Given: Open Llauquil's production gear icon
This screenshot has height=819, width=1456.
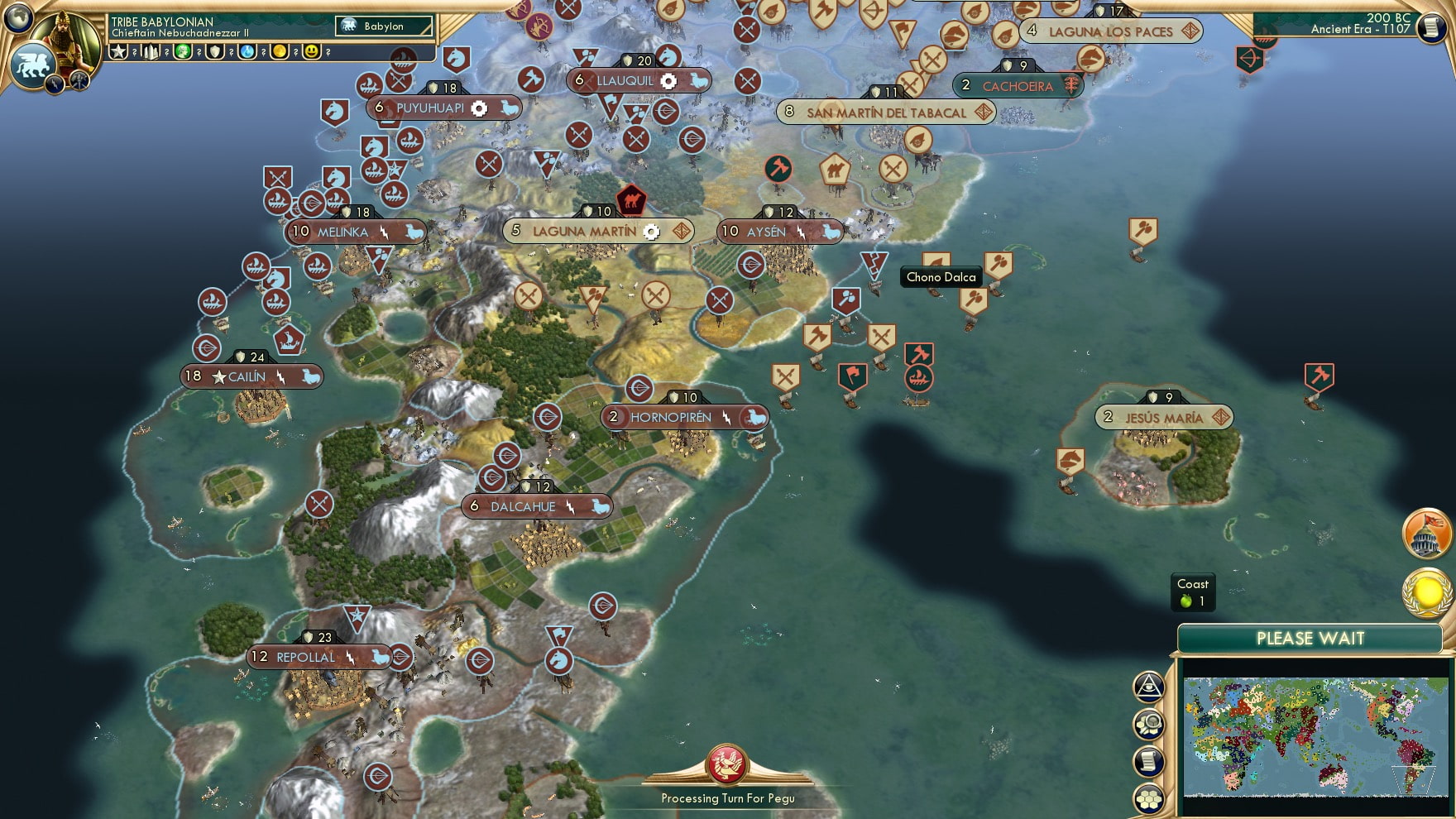Looking at the screenshot, I should click(667, 81).
